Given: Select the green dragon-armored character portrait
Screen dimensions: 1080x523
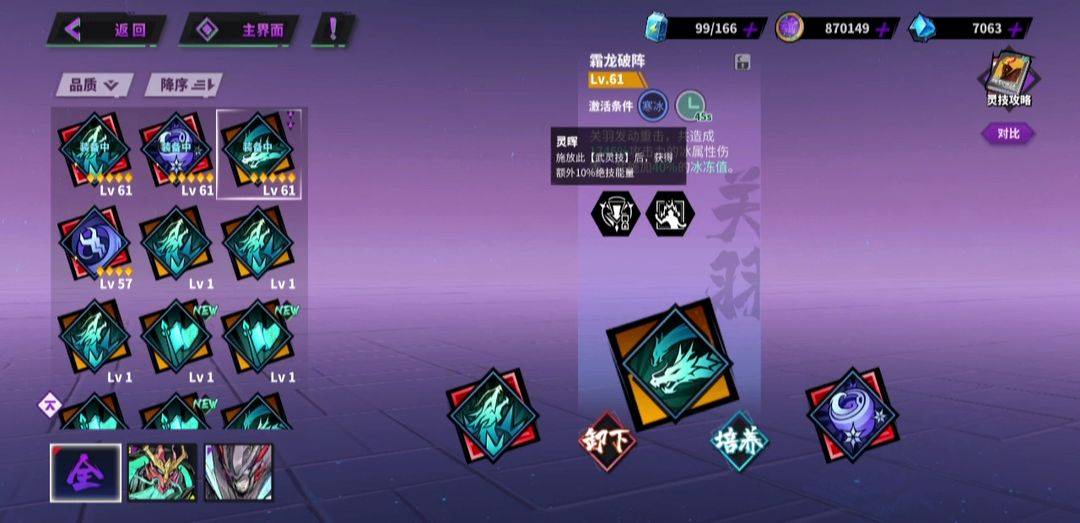Looking at the screenshot, I should pyautogui.click(x=162, y=472).
